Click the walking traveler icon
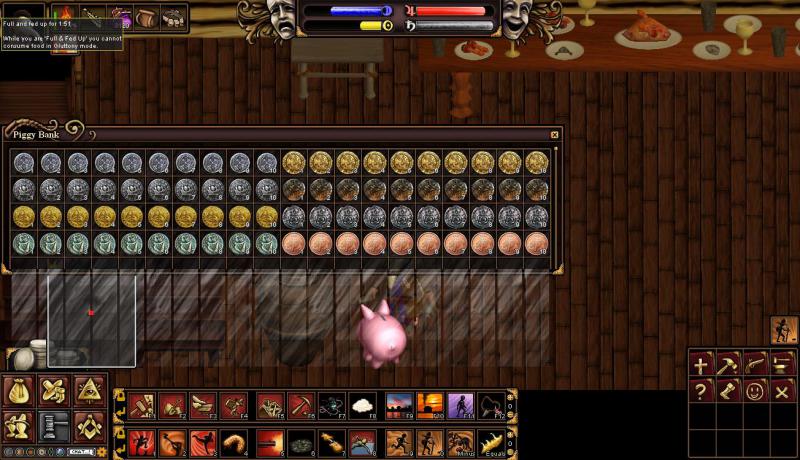800x460 pixels. click(784, 330)
